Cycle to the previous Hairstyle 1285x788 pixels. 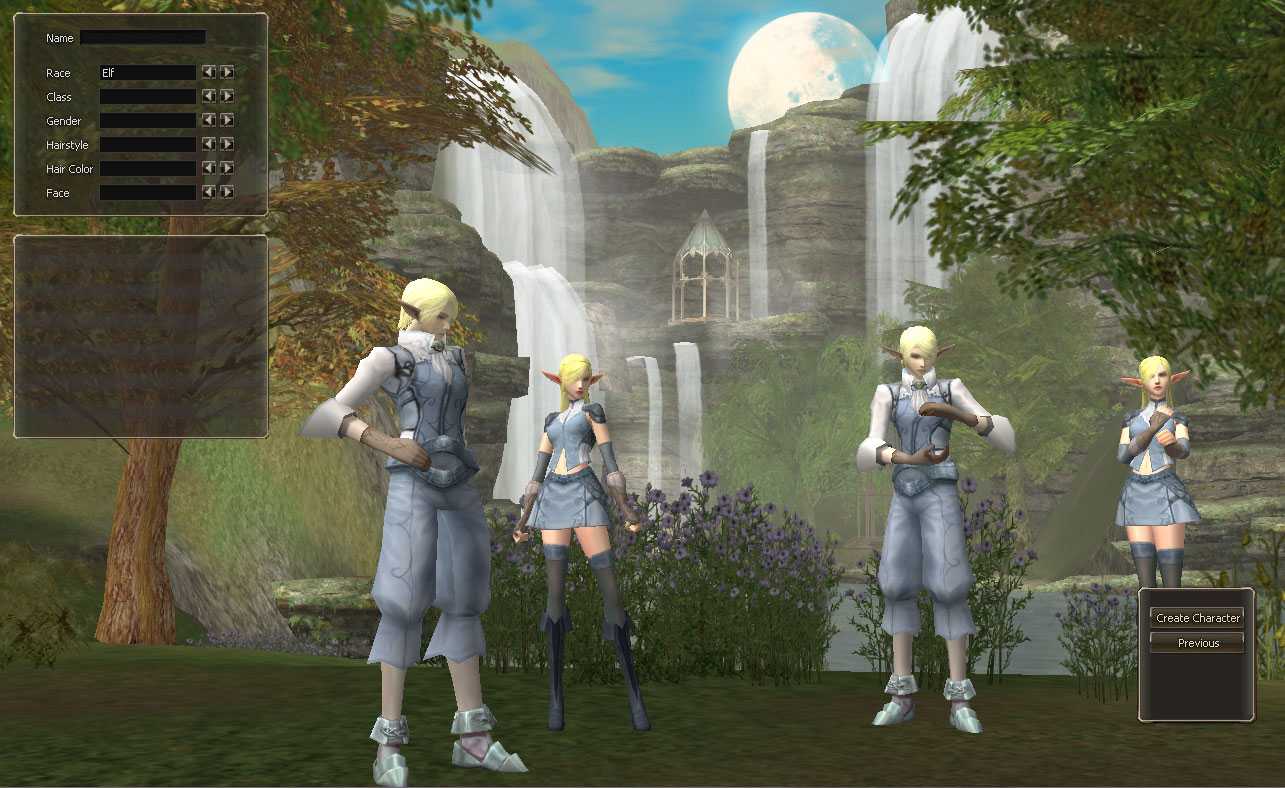pyautogui.click(x=209, y=144)
